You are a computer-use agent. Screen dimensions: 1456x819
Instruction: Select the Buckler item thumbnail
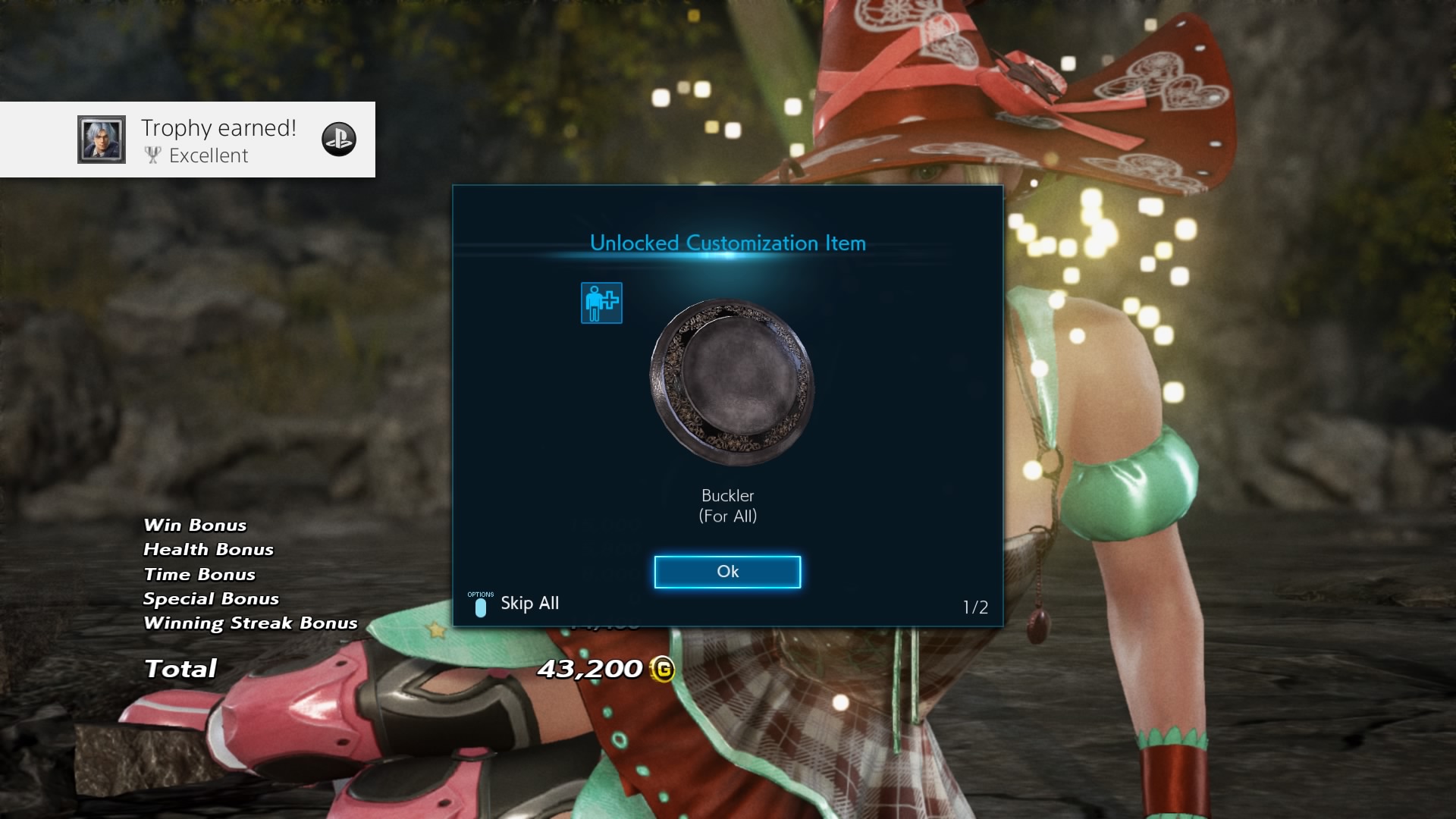(x=731, y=381)
